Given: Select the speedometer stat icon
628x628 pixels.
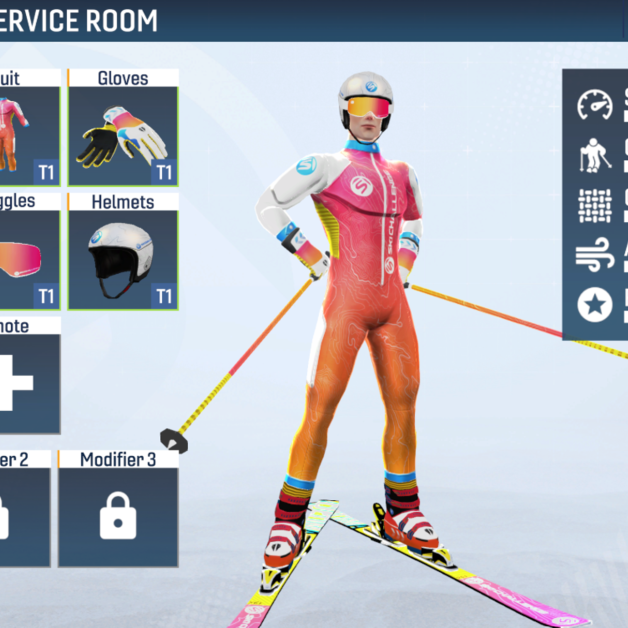Looking at the screenshot, I should click(595, 104).
